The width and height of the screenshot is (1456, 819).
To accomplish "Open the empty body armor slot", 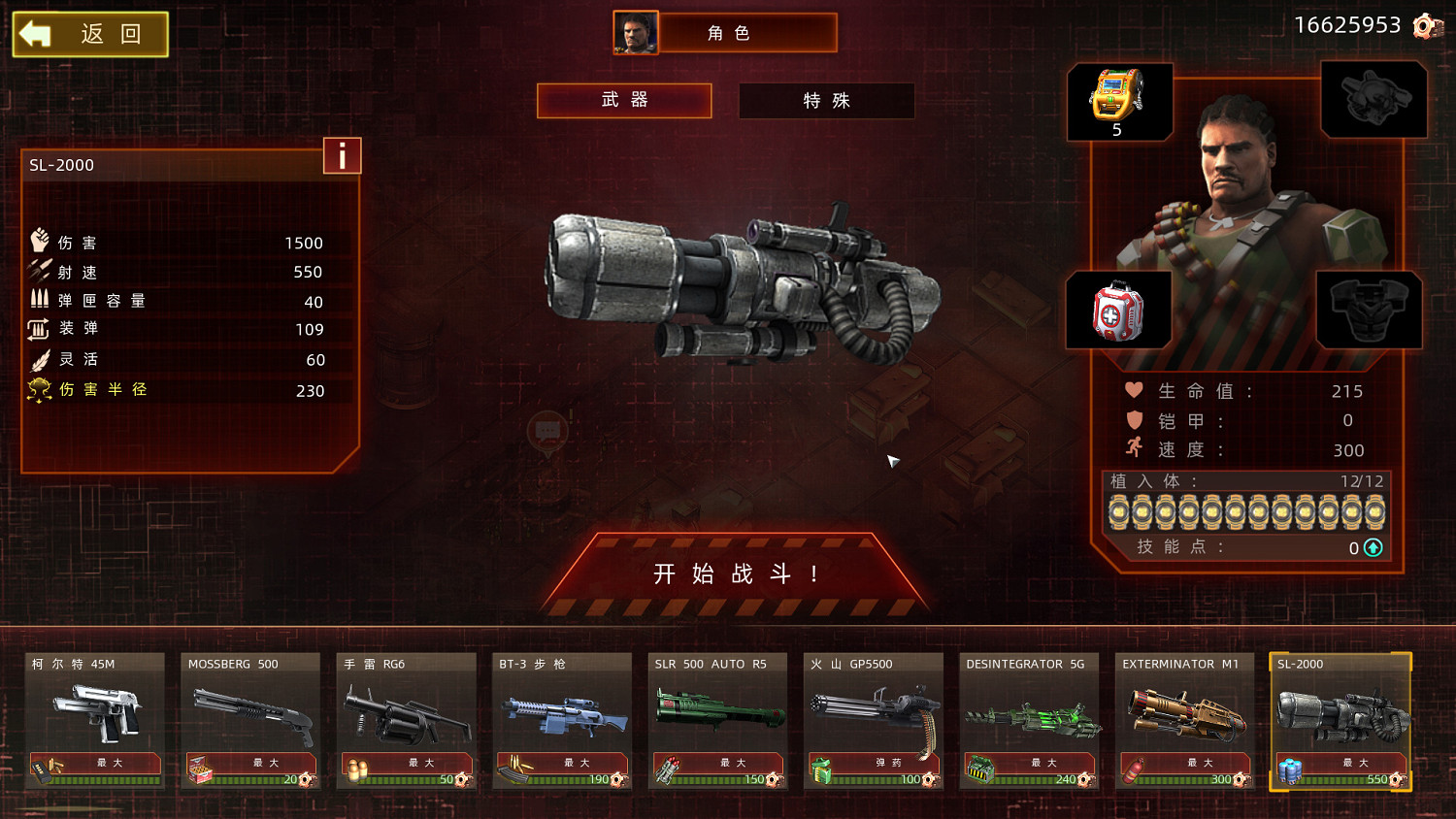I will 1369,311.
